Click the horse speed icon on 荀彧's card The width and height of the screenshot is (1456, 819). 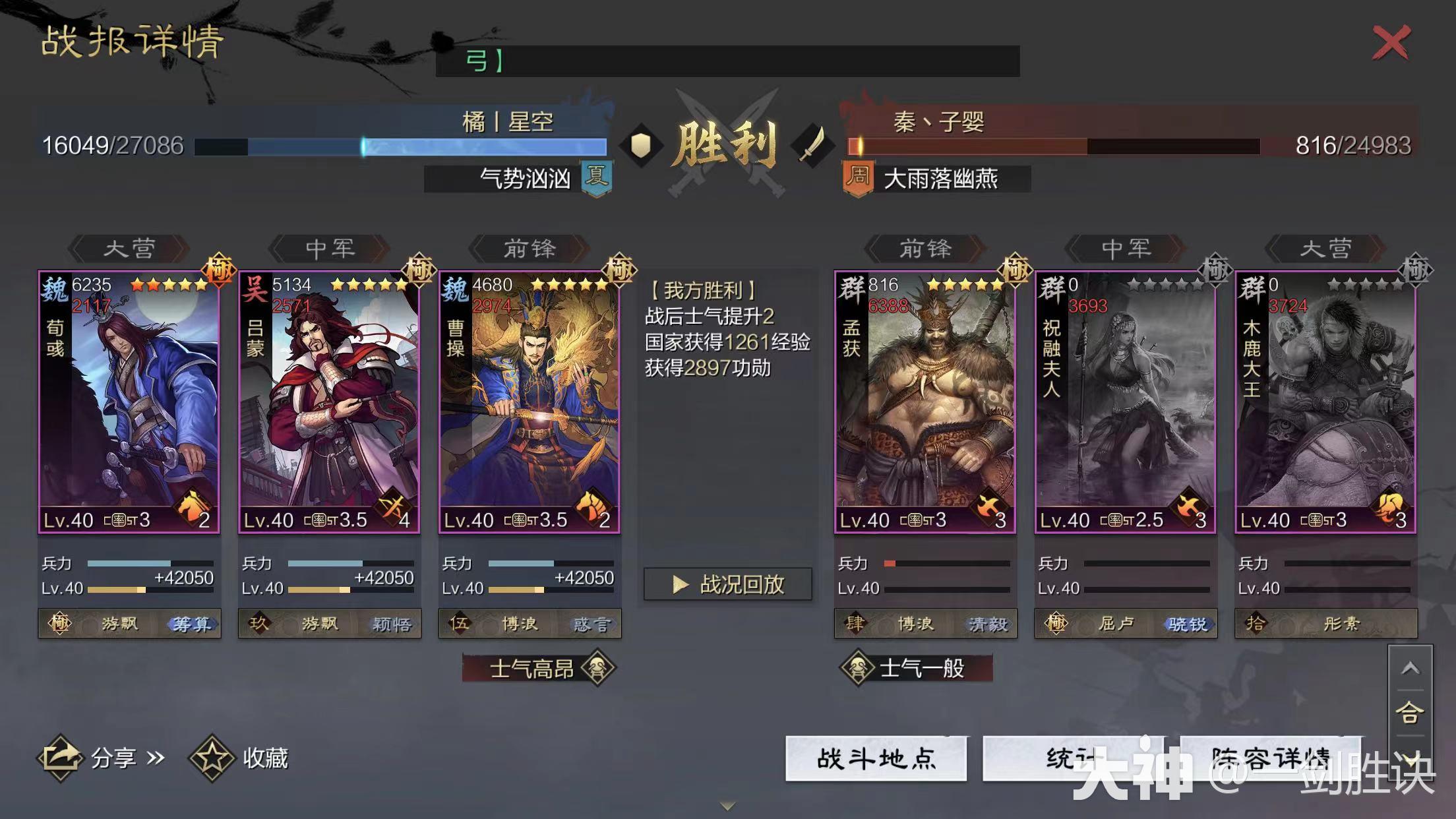tap(193, 508)
